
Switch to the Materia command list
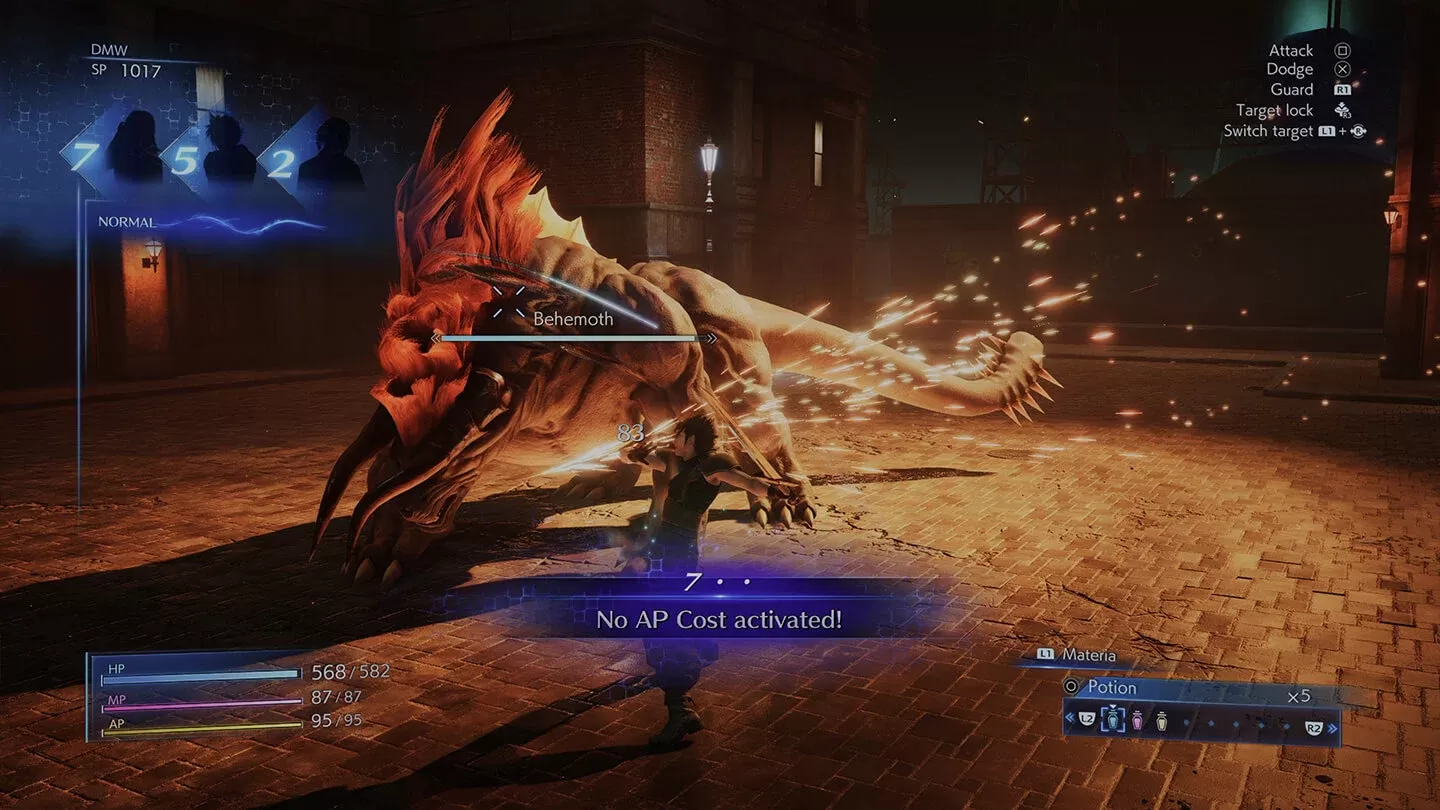[x=1088, y=655]
